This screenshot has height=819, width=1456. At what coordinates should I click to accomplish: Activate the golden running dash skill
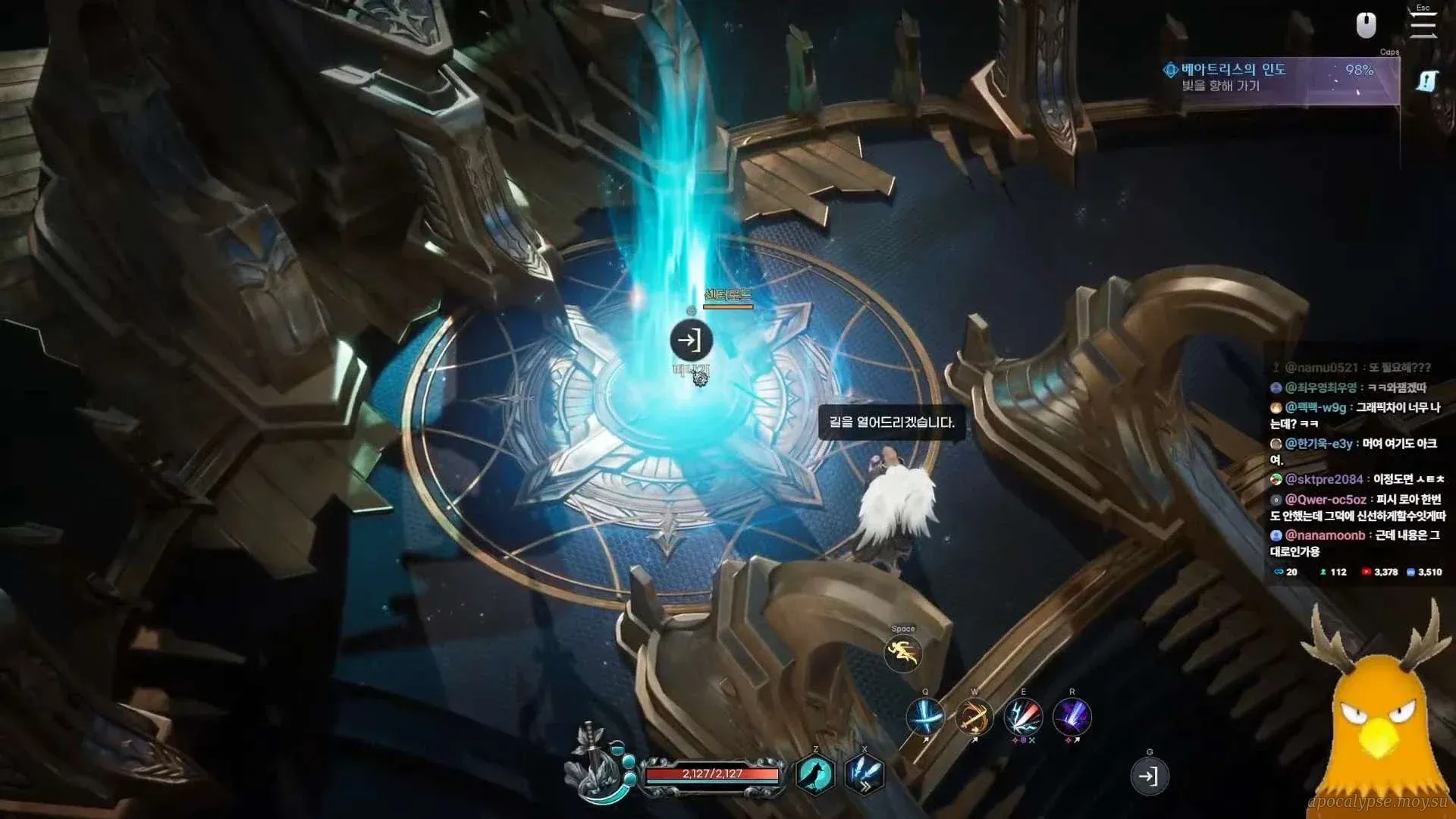click(x=902, y=652)
